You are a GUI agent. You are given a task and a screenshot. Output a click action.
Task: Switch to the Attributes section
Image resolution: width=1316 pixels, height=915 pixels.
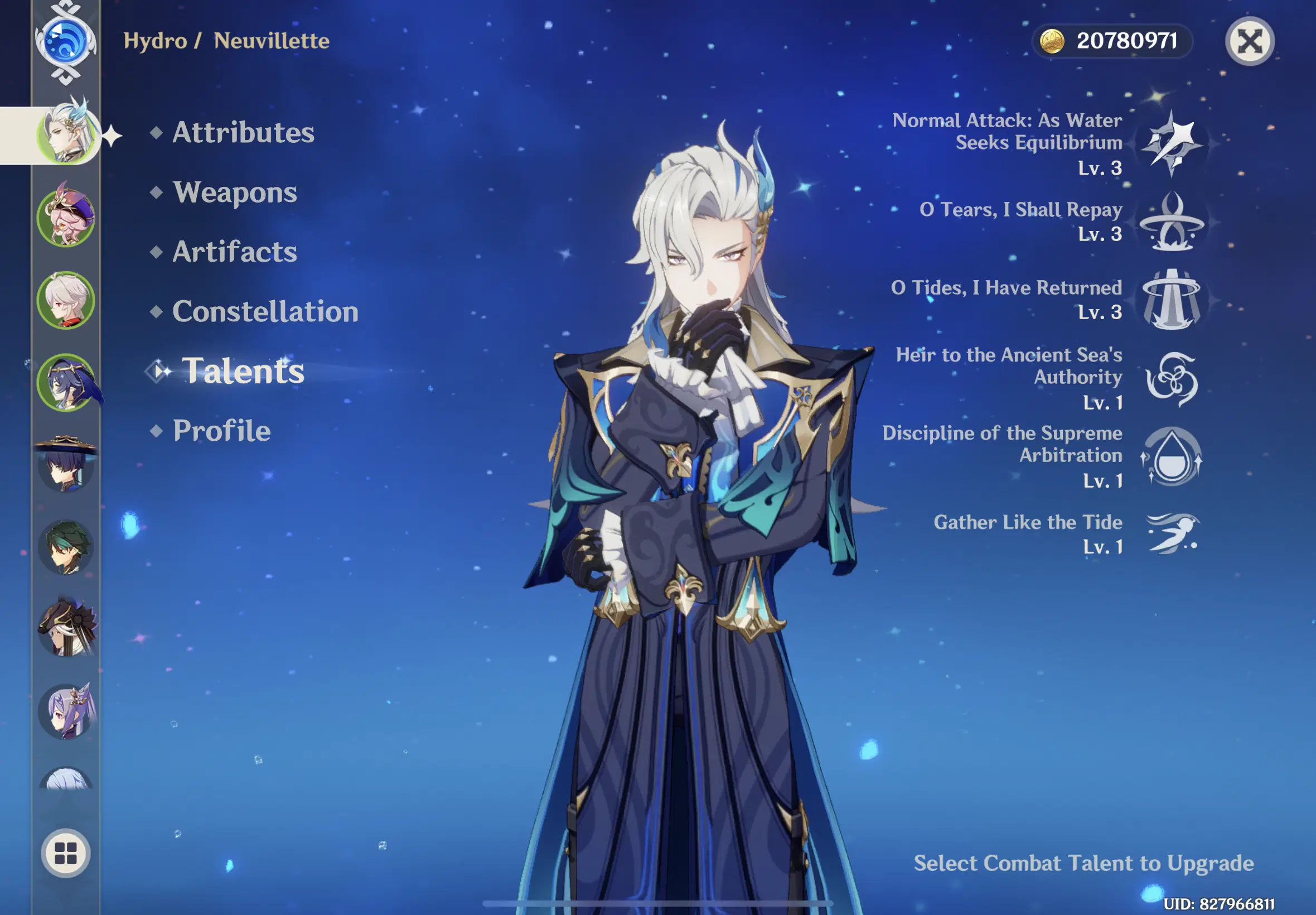243,132
